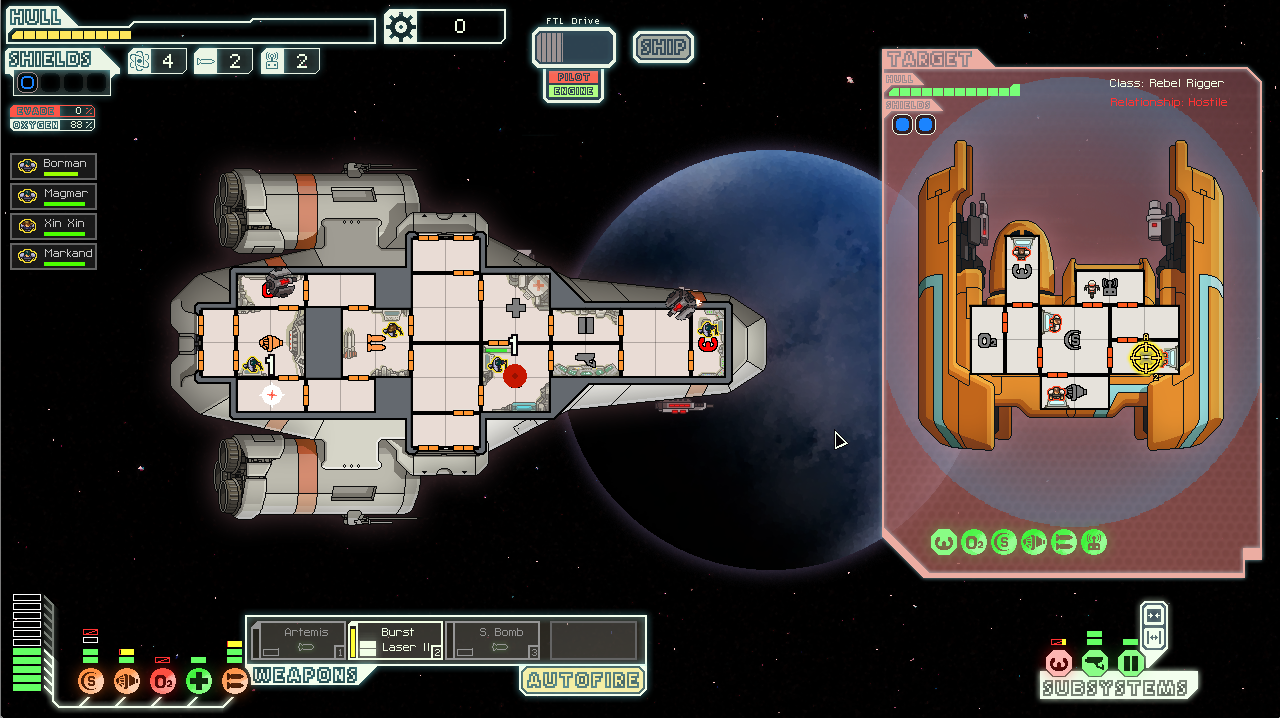
Task: Choose Xin Xin from the crew list
Action: 54,226
